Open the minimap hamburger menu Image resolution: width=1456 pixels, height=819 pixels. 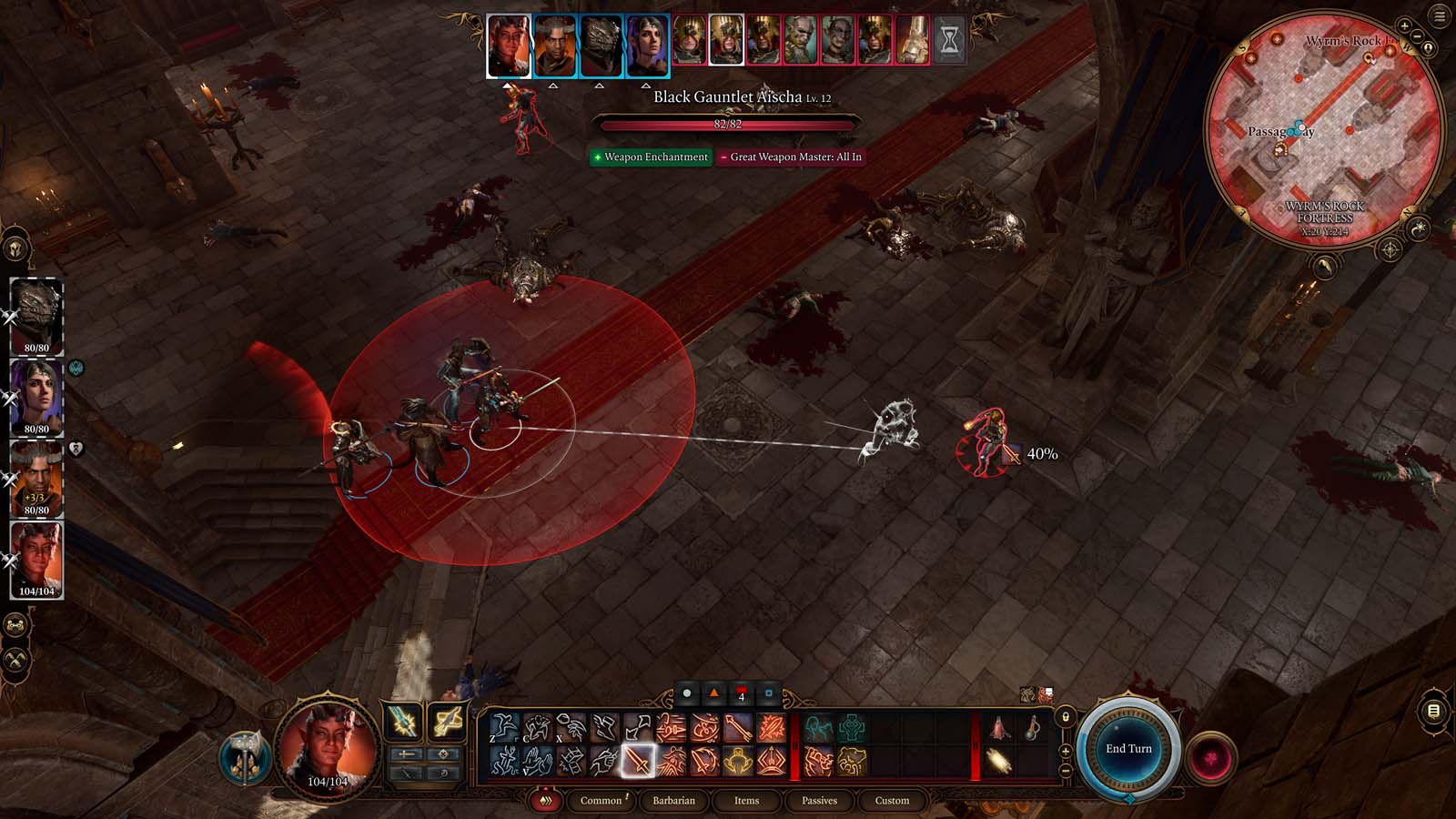coord(1438,14)
